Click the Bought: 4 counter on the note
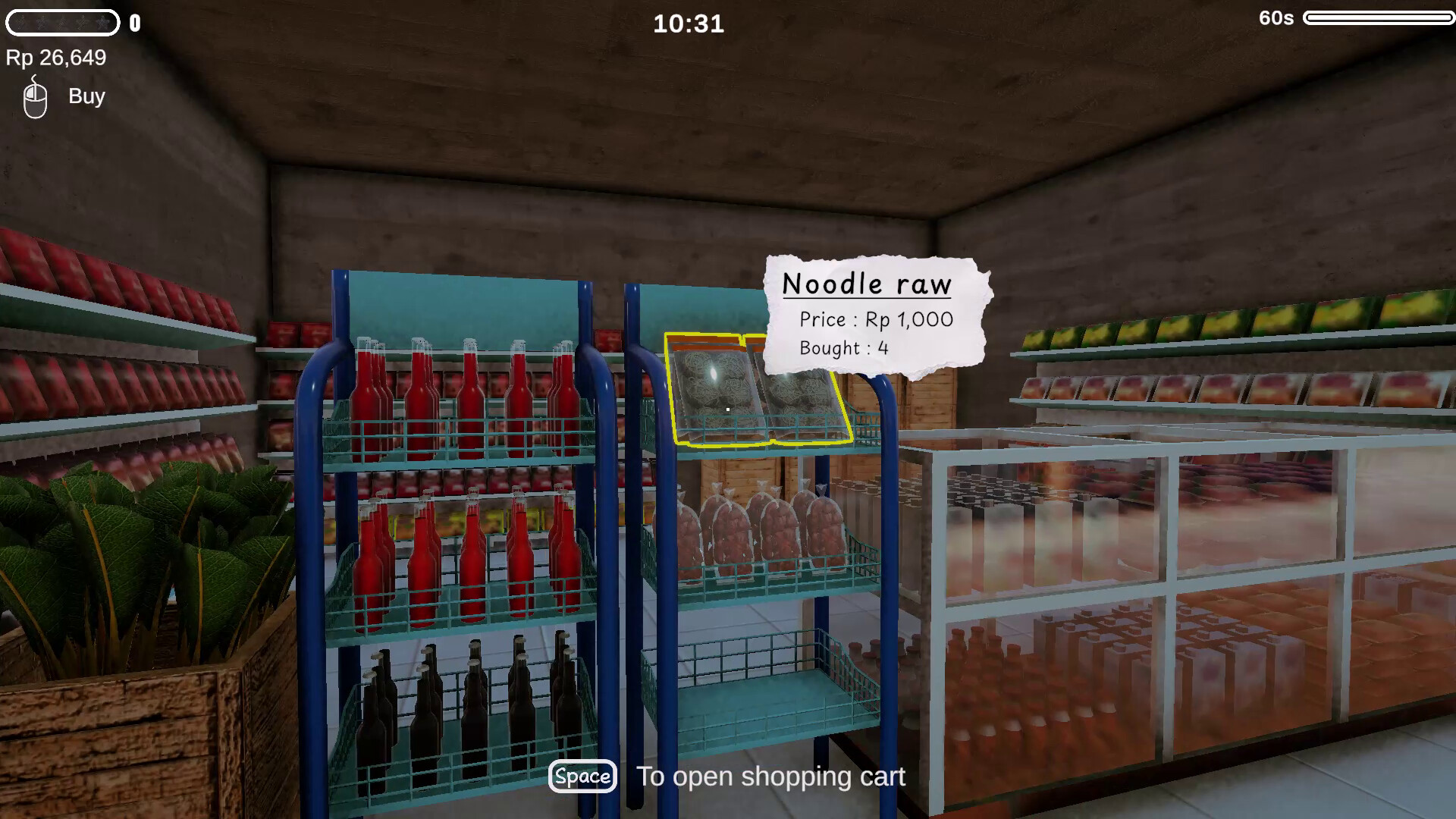The width and height of the screenshot is (1456, 819). [x=844, y=349]
